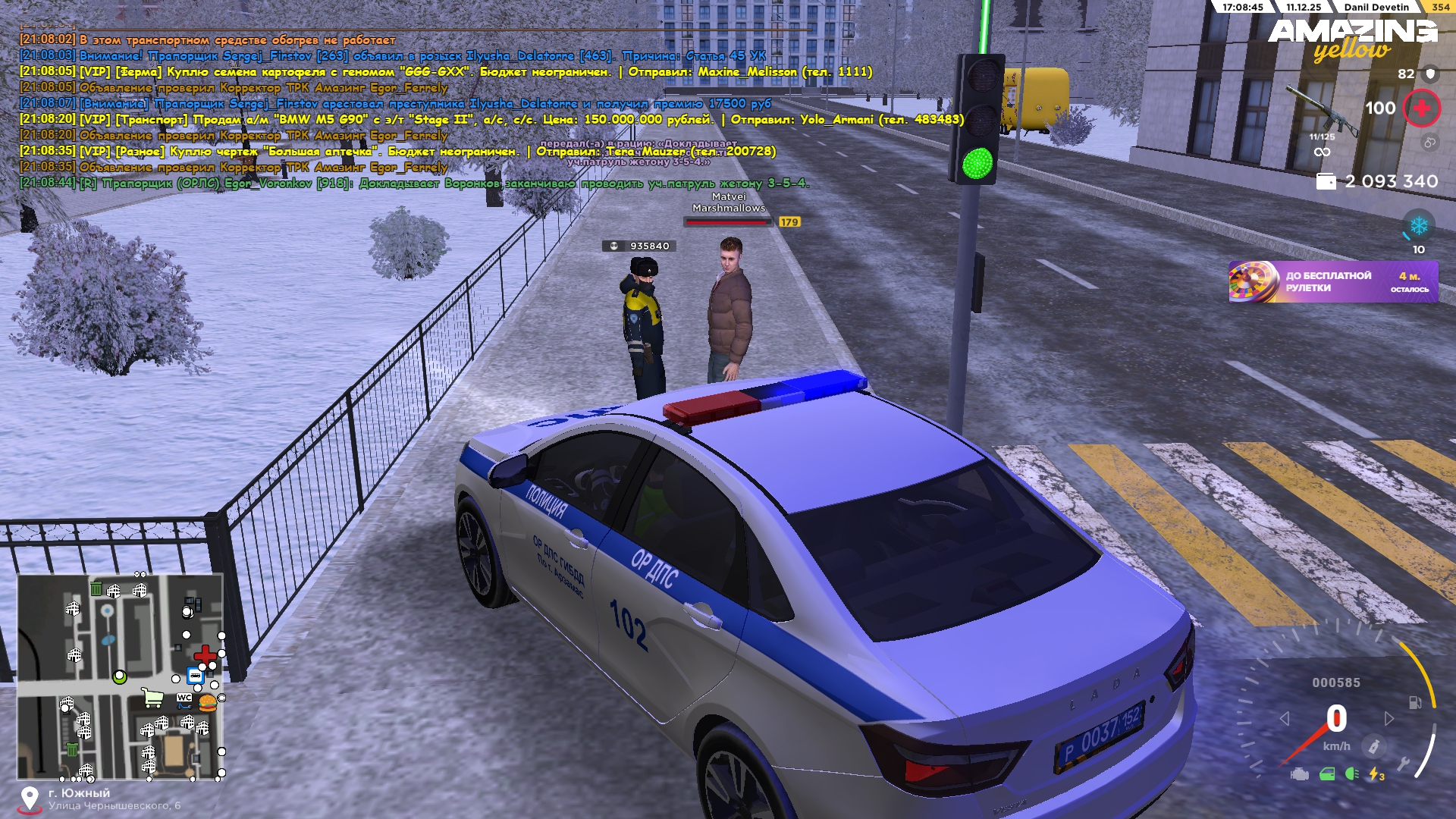This screenshot has width=1456, height=819.
Task: Click the WC marker on the minimap
Action: (x=184, y=698)
